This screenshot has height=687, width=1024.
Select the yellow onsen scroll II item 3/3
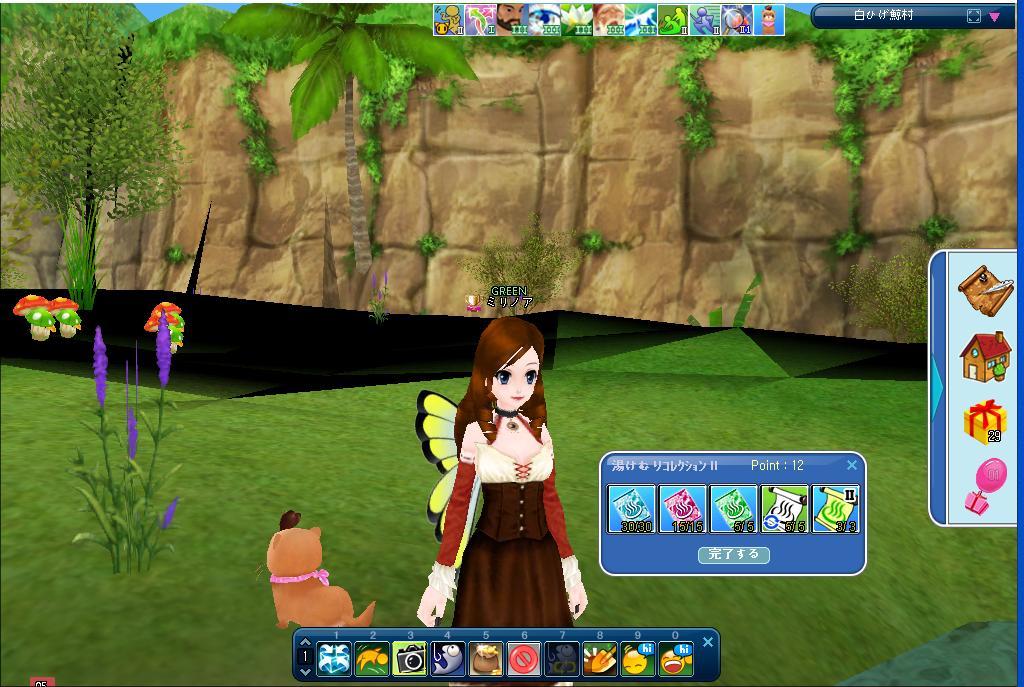point(835,509)
